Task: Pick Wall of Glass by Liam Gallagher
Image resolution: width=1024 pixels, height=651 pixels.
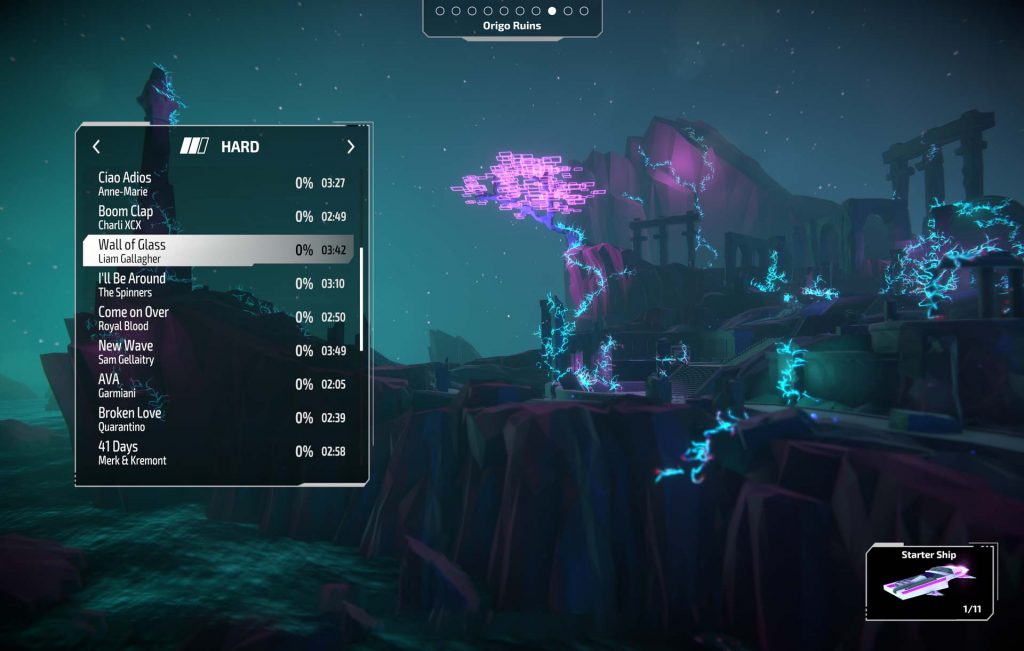Action: click(218, 250)
